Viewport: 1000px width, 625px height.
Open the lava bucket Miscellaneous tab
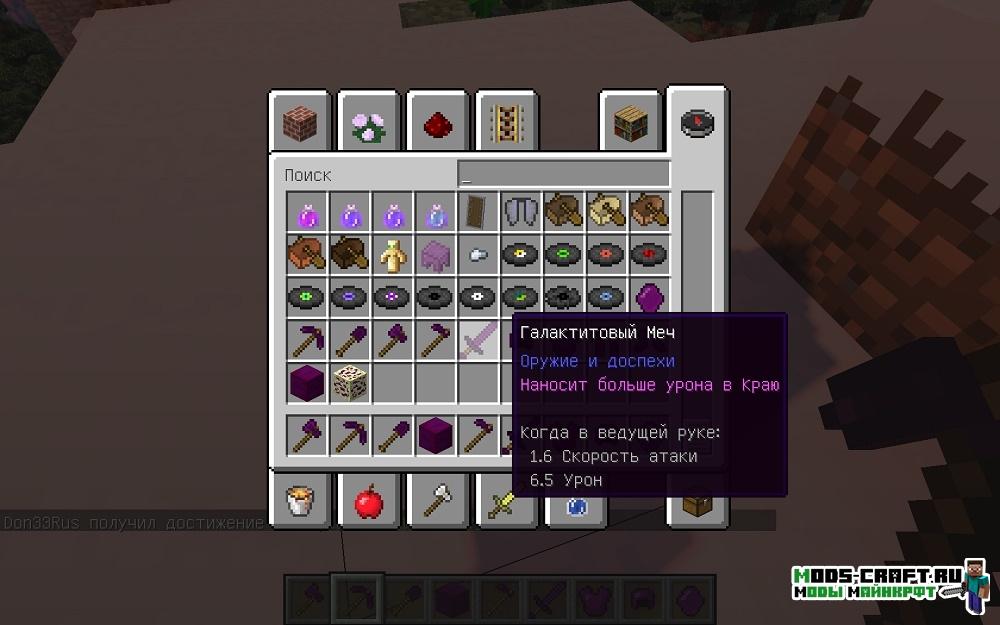(x=300, y=498)
